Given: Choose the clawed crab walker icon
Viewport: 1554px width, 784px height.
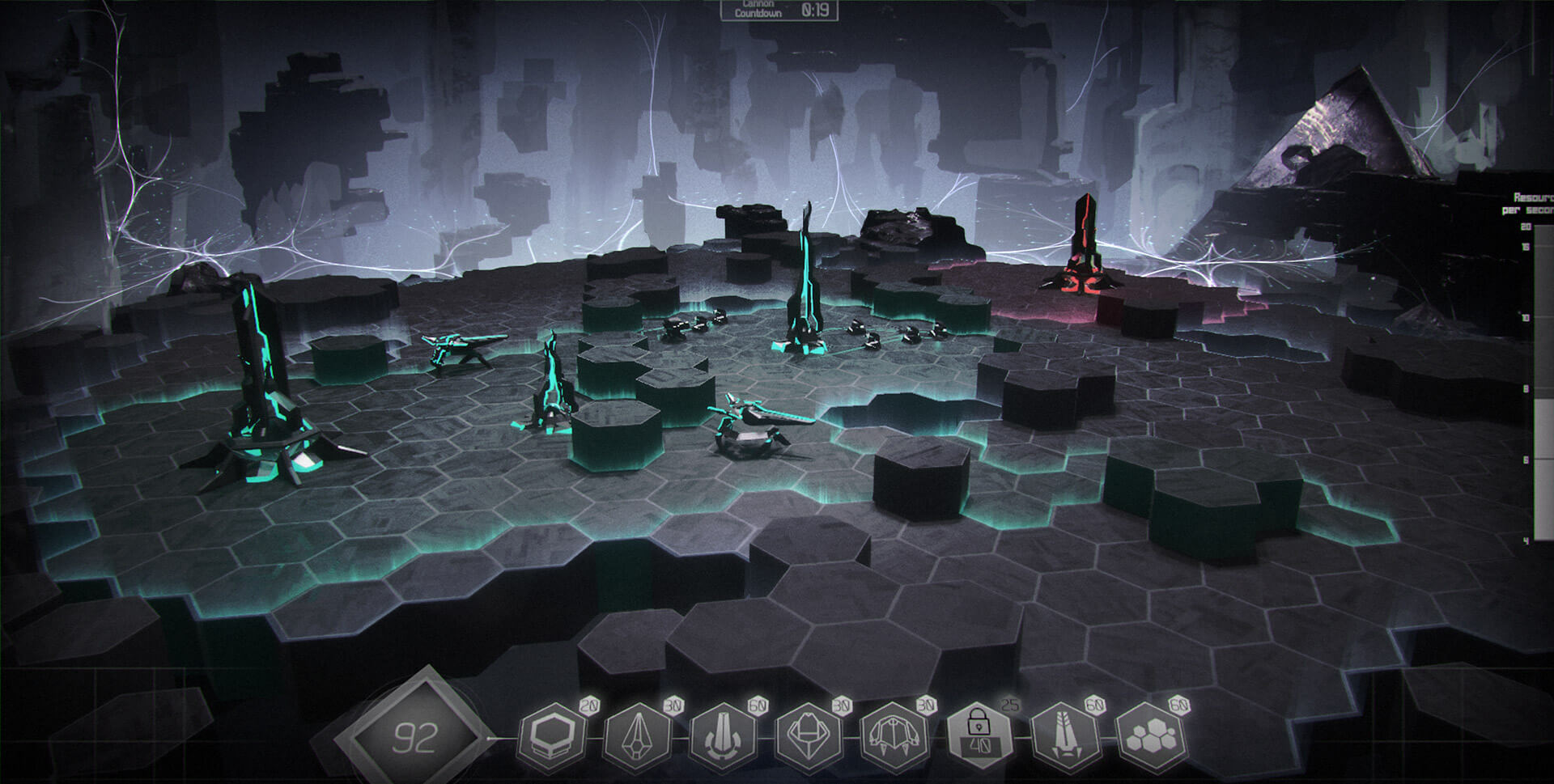Looking at the screenshot, I should (x=893, y=738).
